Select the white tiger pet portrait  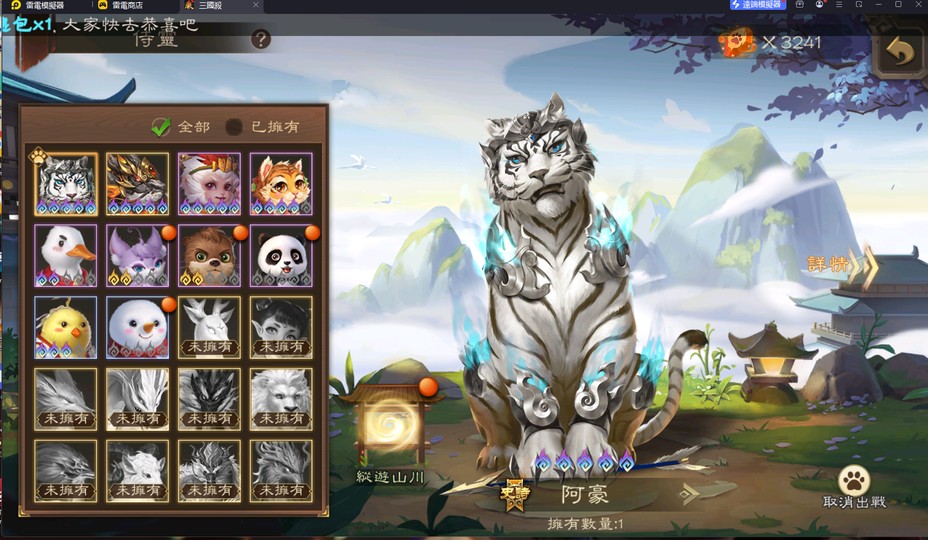66,184
